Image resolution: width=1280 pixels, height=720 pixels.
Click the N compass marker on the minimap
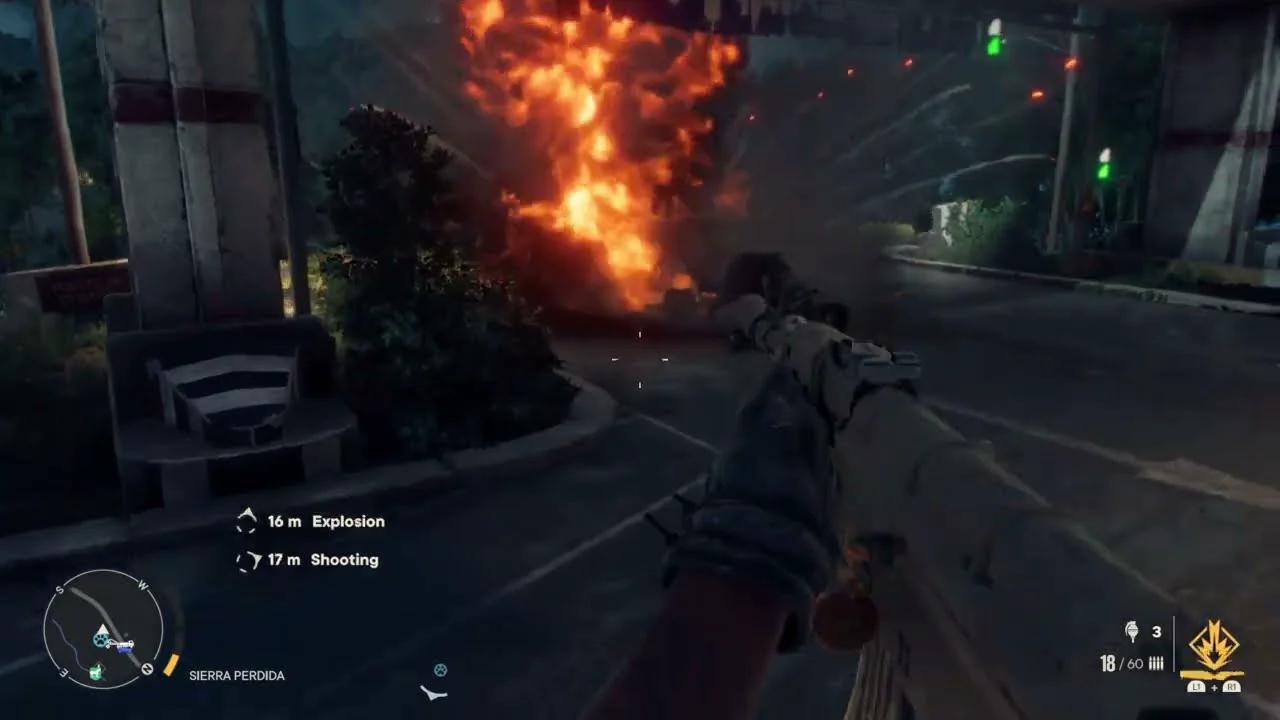148,667
